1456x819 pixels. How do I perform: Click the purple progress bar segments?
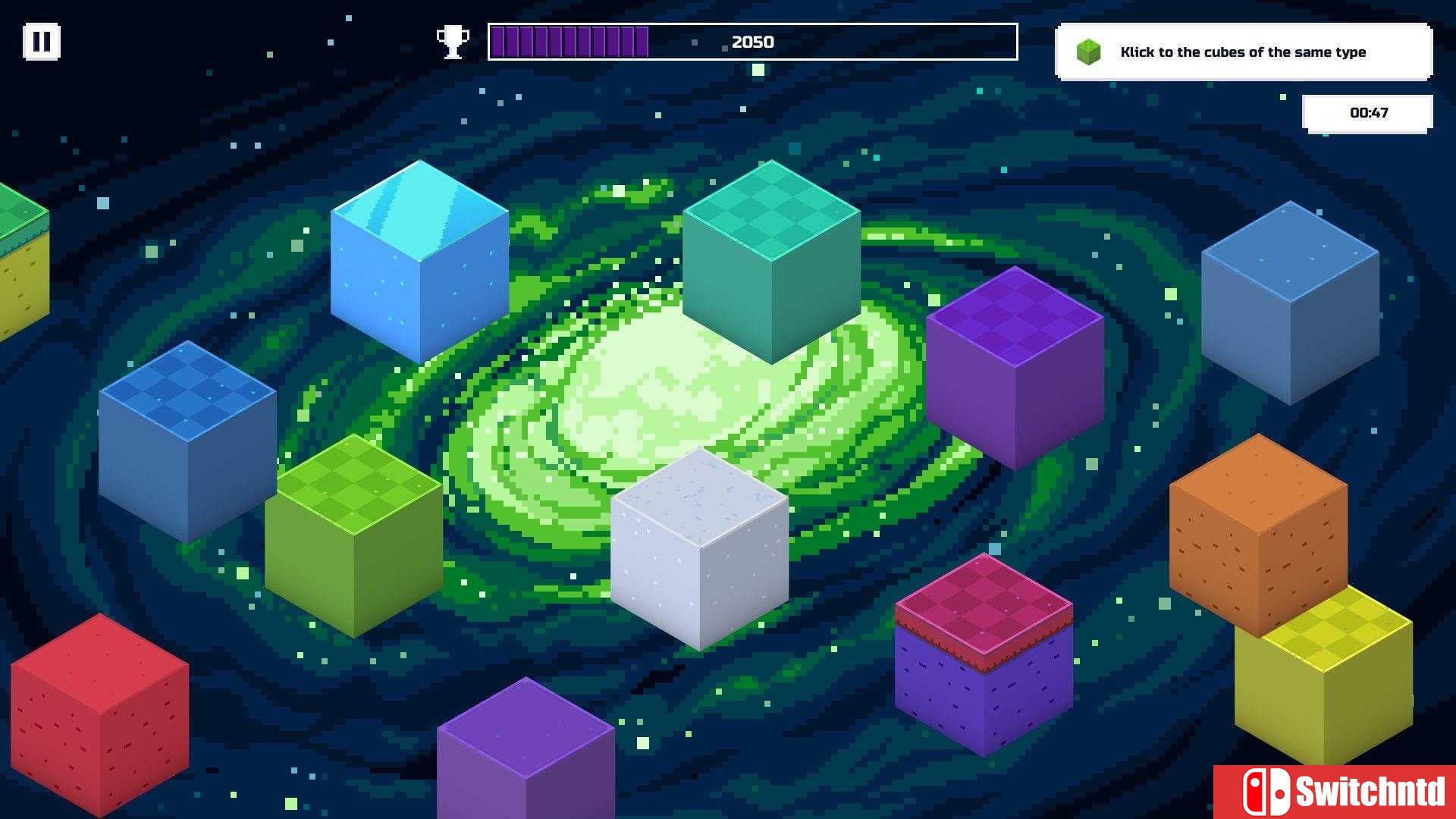pos(569,42)
